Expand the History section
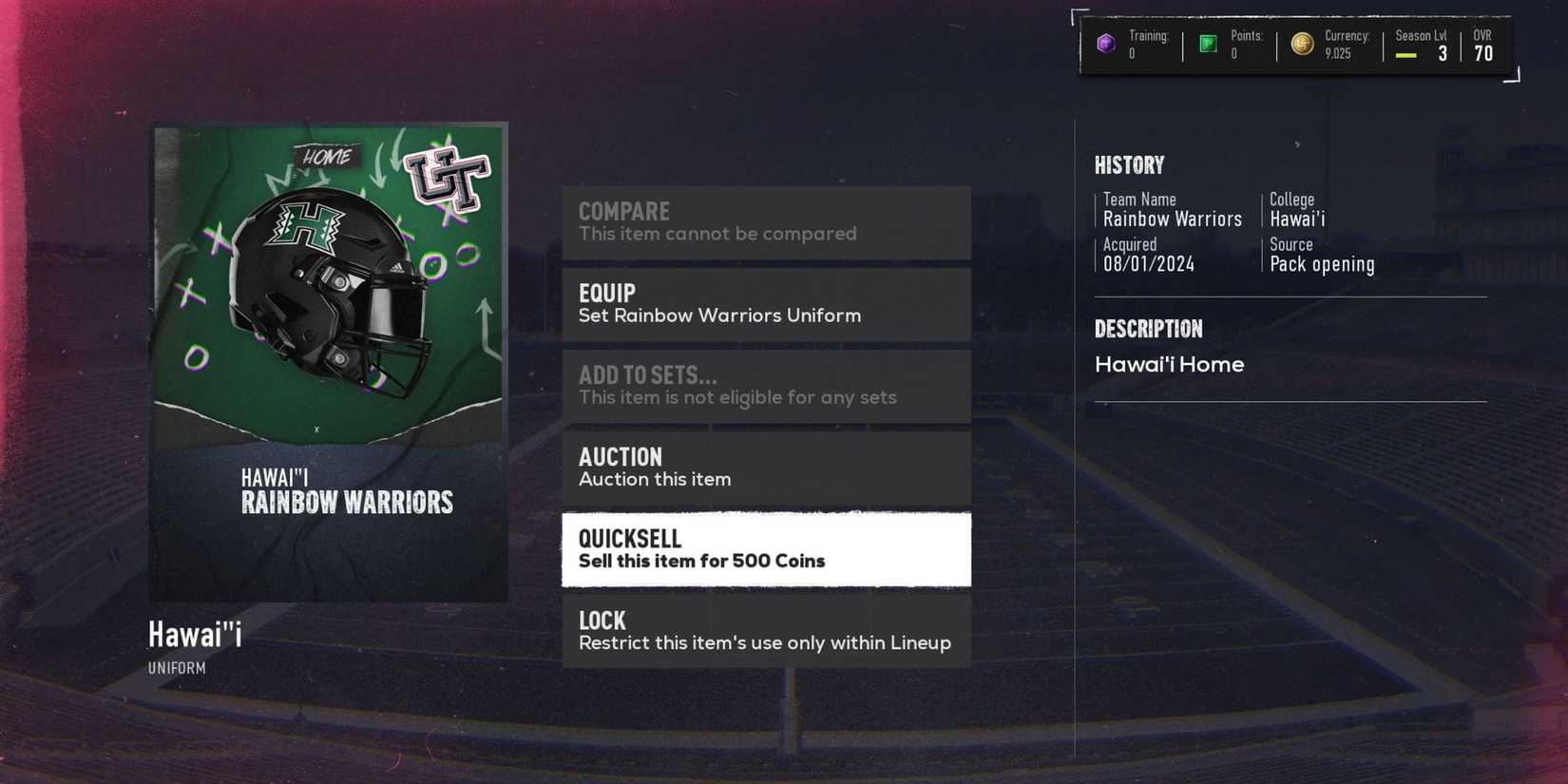This screenshot has width=1568, height=784. (1130, 164)
